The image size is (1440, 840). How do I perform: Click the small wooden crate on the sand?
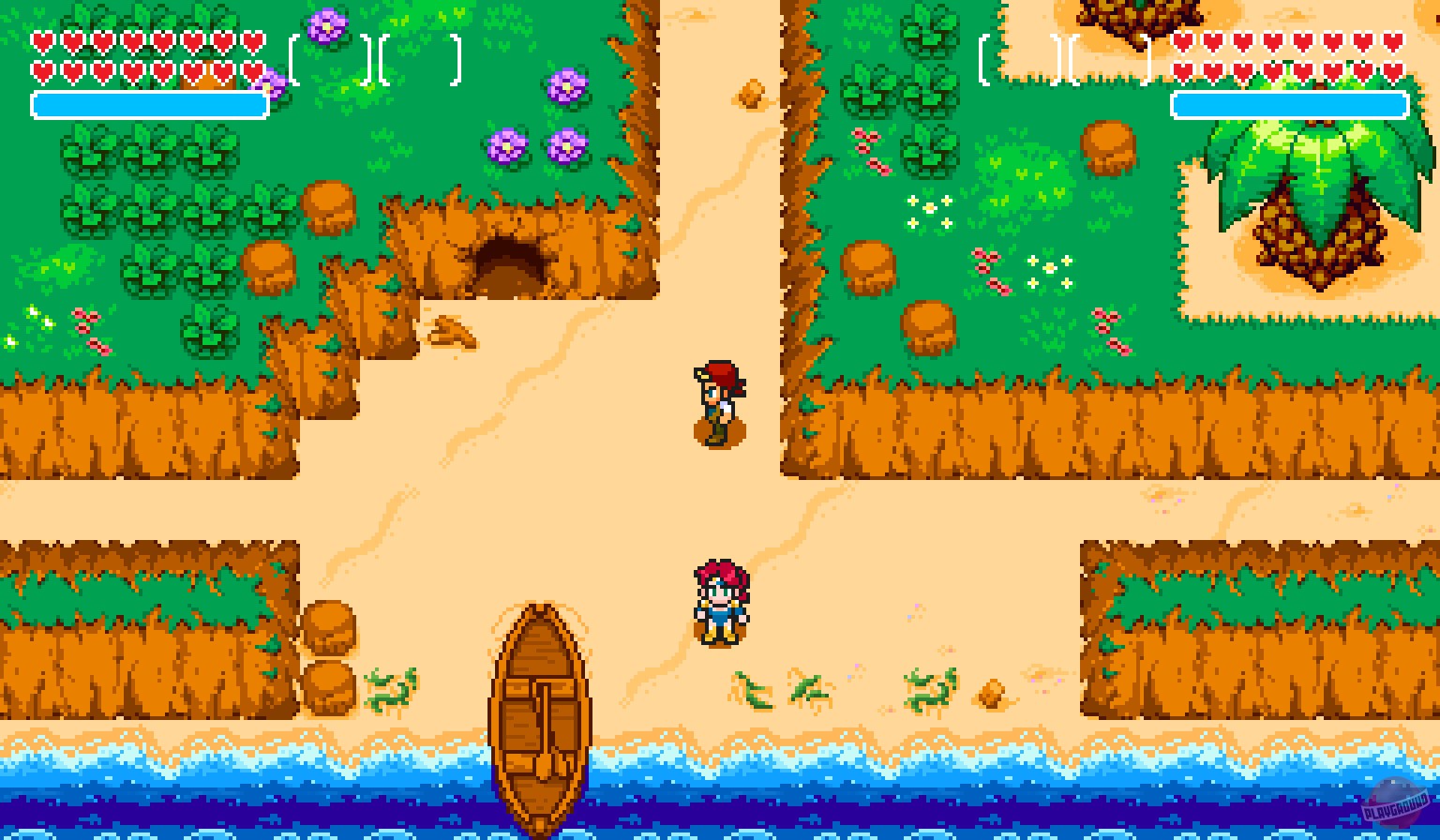tap(990, 696)
